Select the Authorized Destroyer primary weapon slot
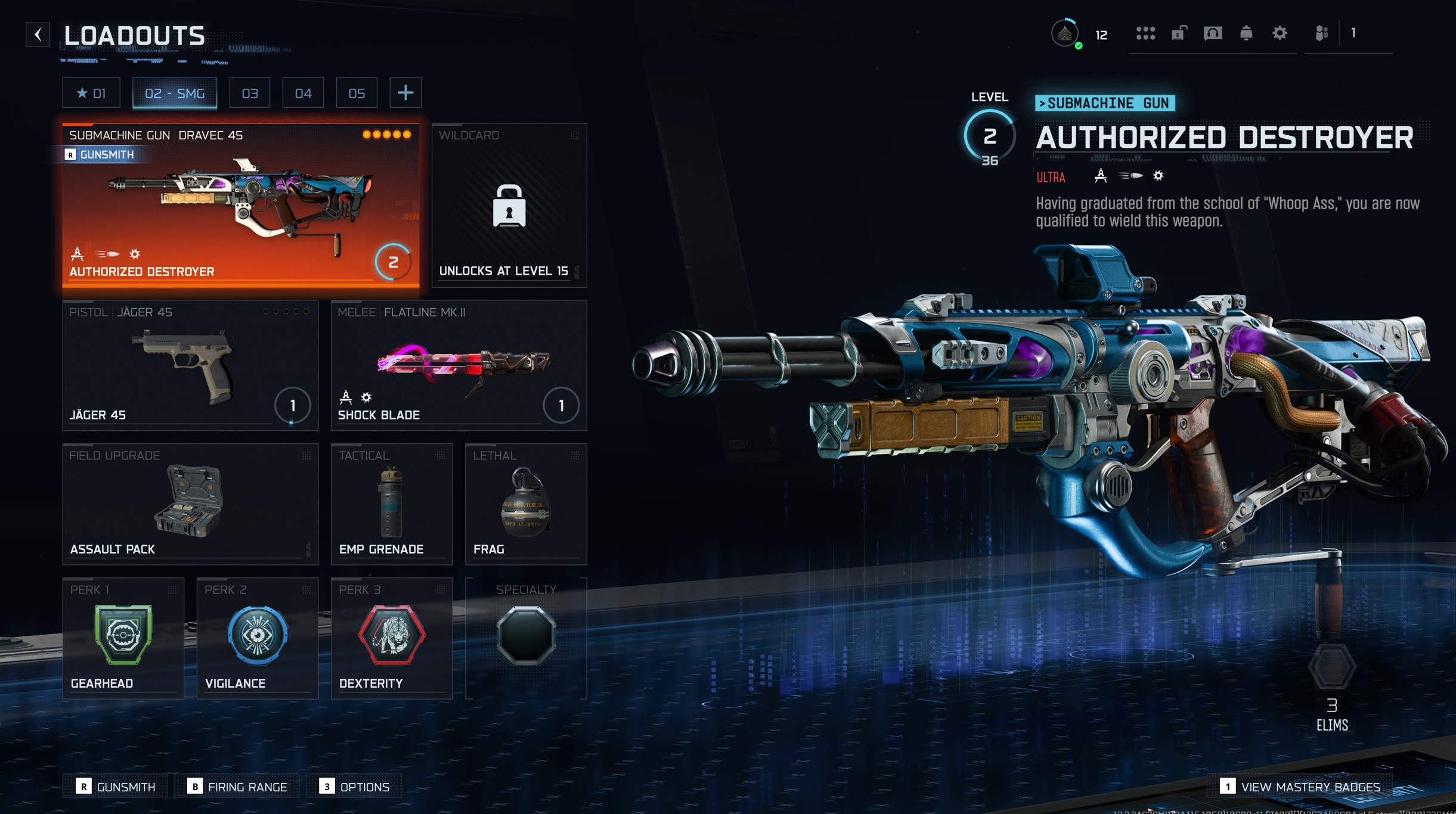 pos(241,205)
